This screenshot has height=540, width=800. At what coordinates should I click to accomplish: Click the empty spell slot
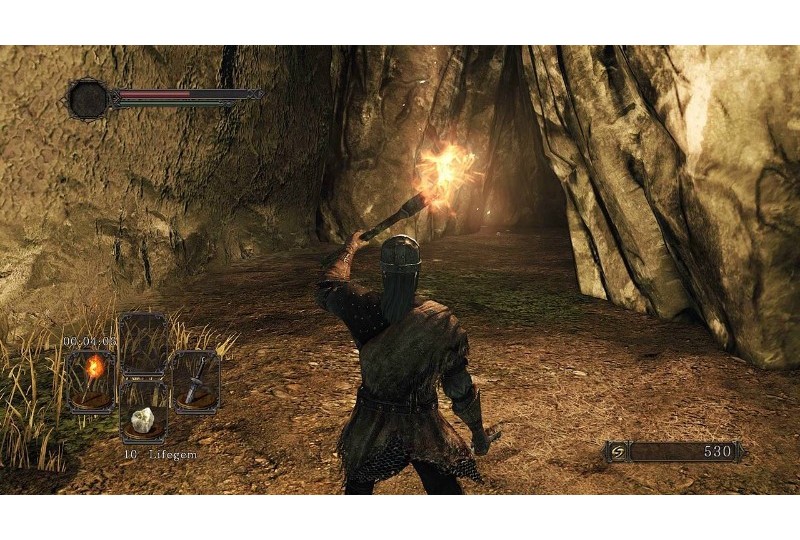coord(143,343)
